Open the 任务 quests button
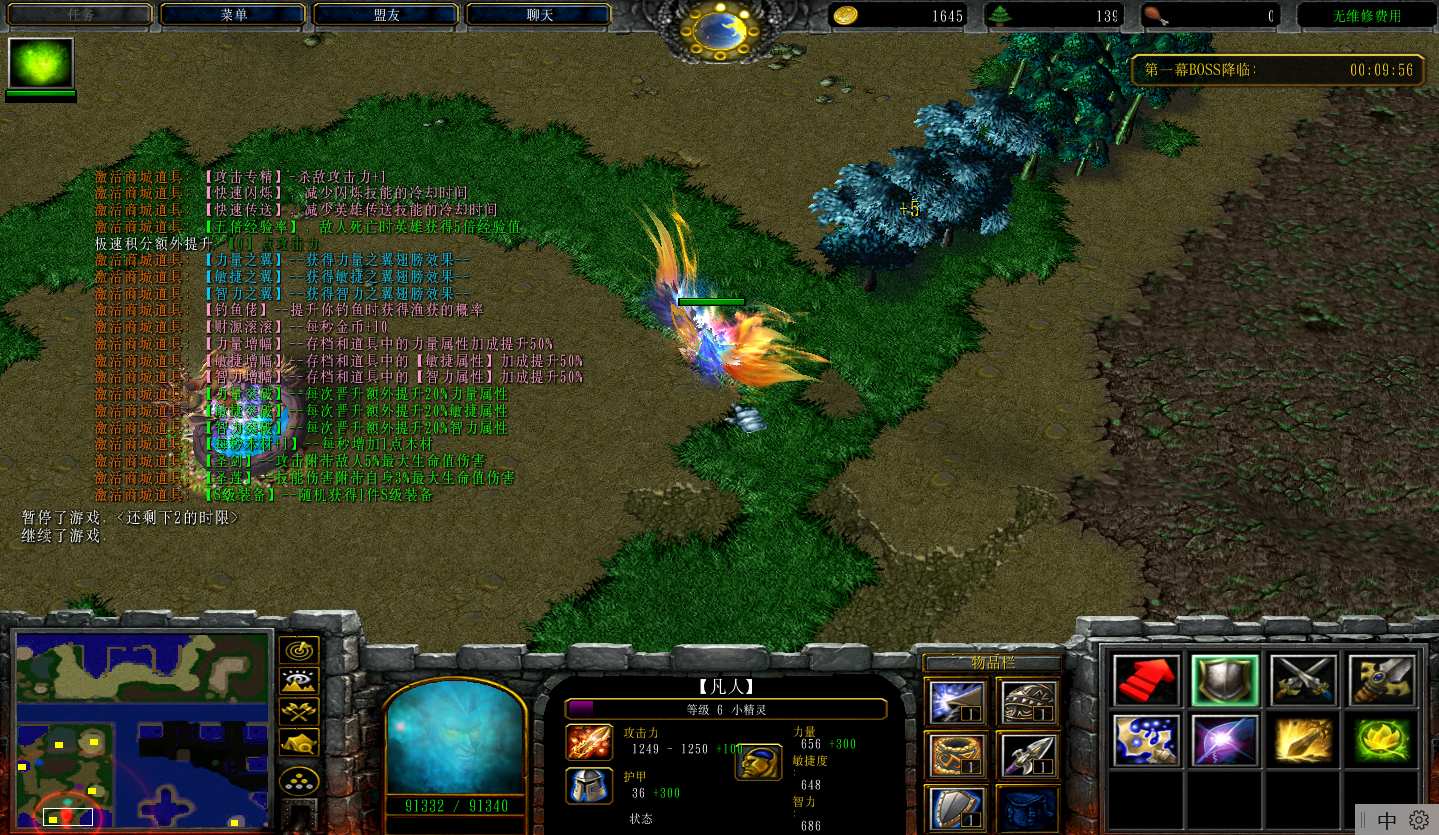Screen dimensions: 1439x835 coord(80,15)
